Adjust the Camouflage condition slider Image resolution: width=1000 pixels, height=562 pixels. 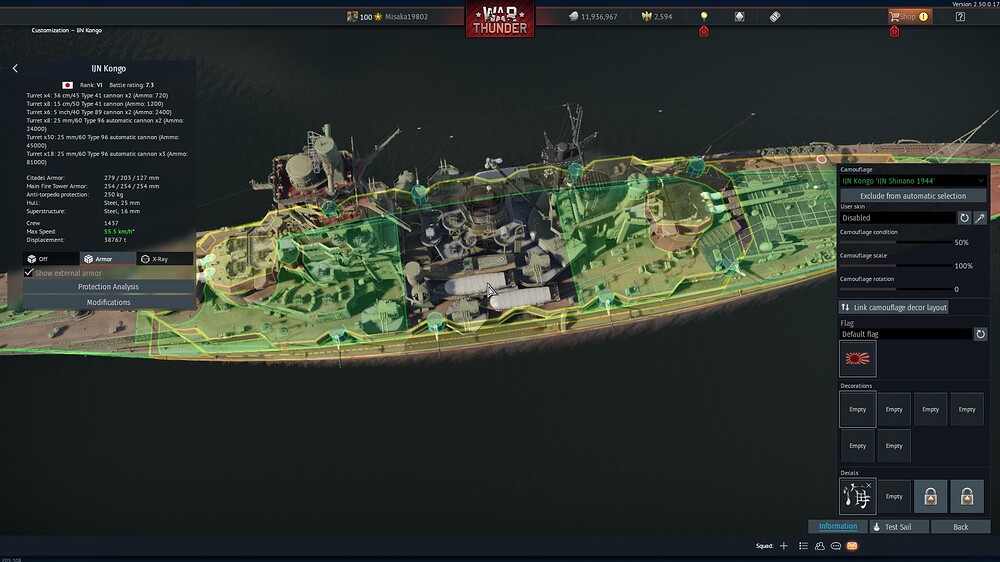pos(895,242)
